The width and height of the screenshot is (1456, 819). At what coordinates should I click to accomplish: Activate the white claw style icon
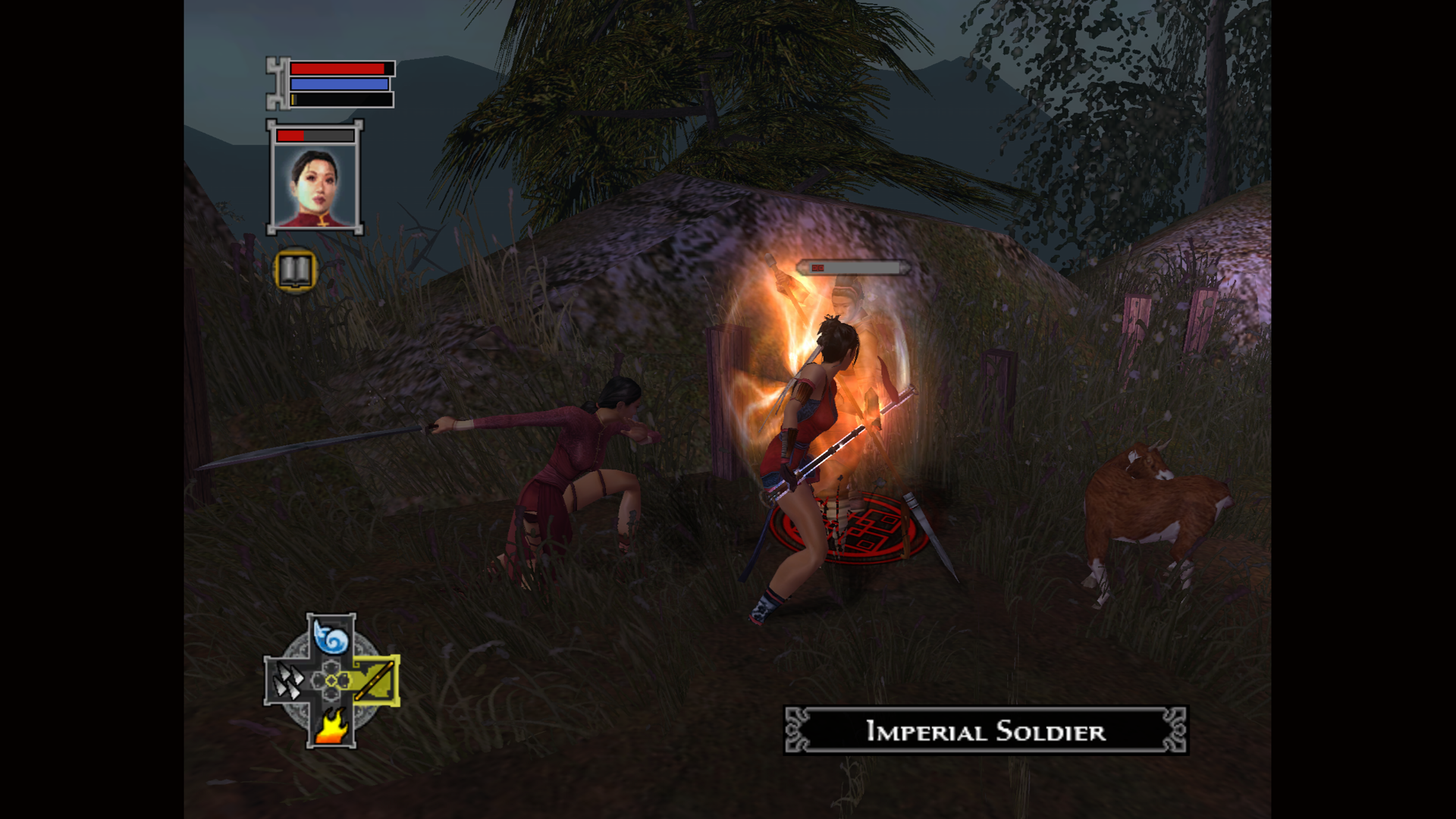click(287, 681)
